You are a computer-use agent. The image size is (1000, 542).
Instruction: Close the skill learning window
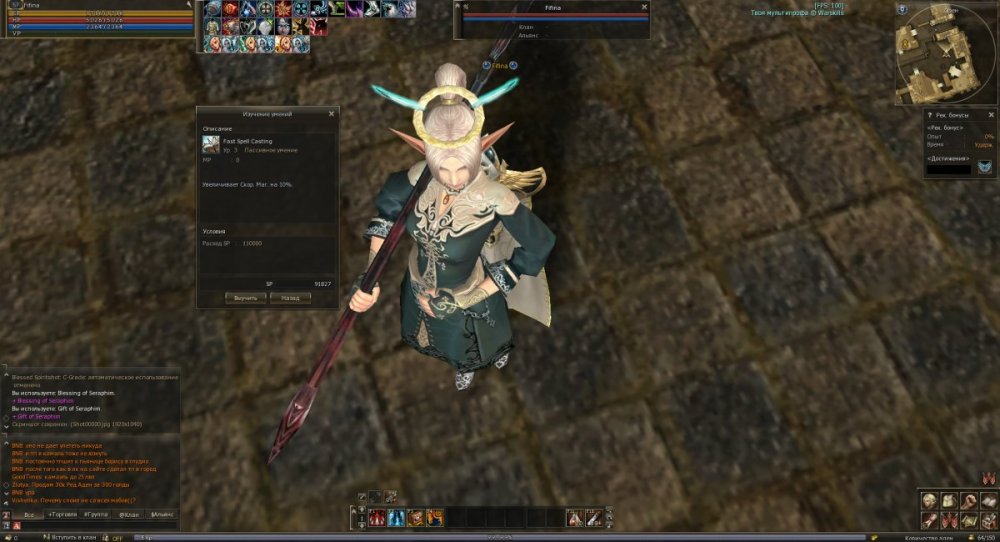click(x=331, y=114)
